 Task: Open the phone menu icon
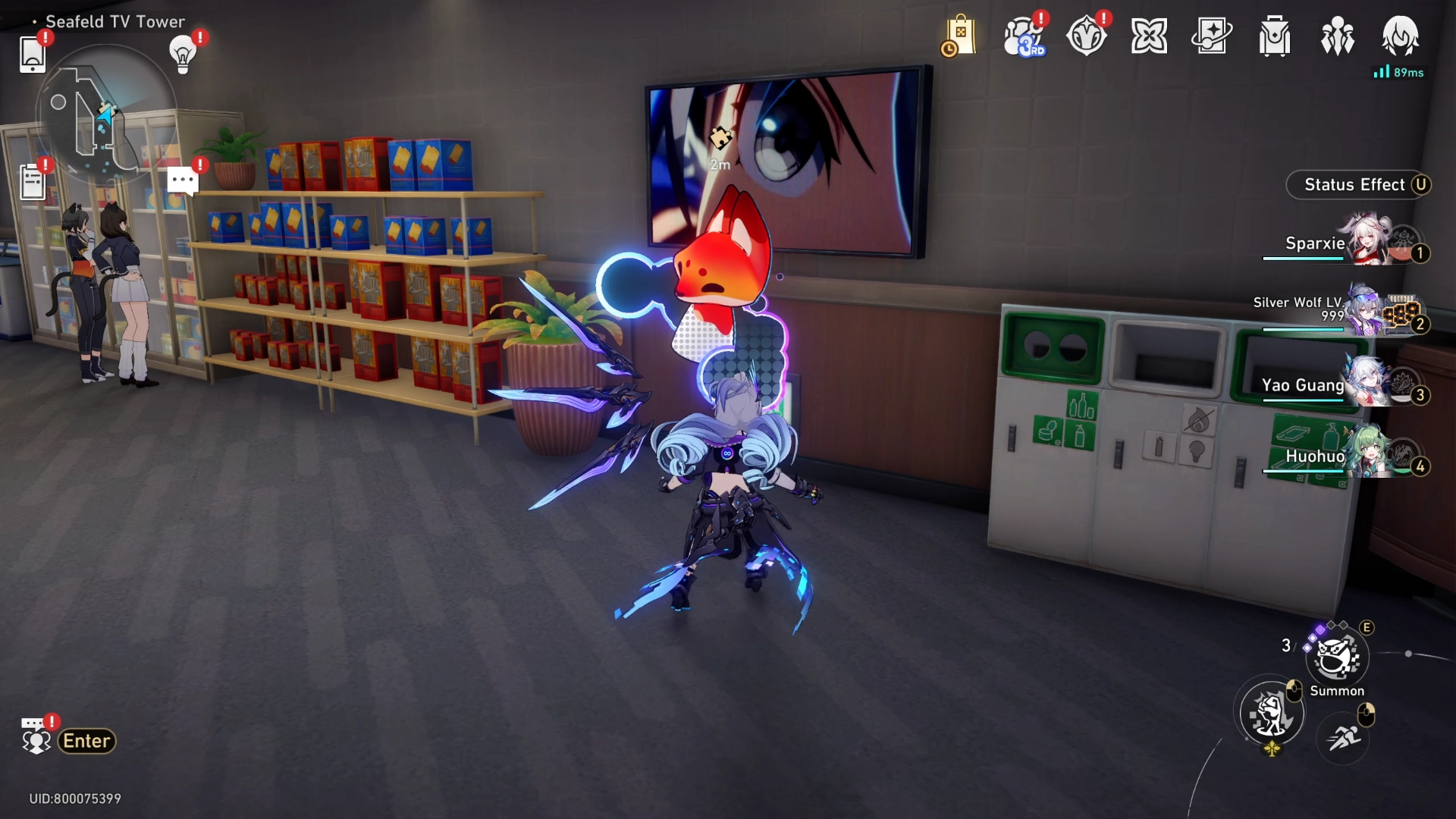[x=33, y=54]
